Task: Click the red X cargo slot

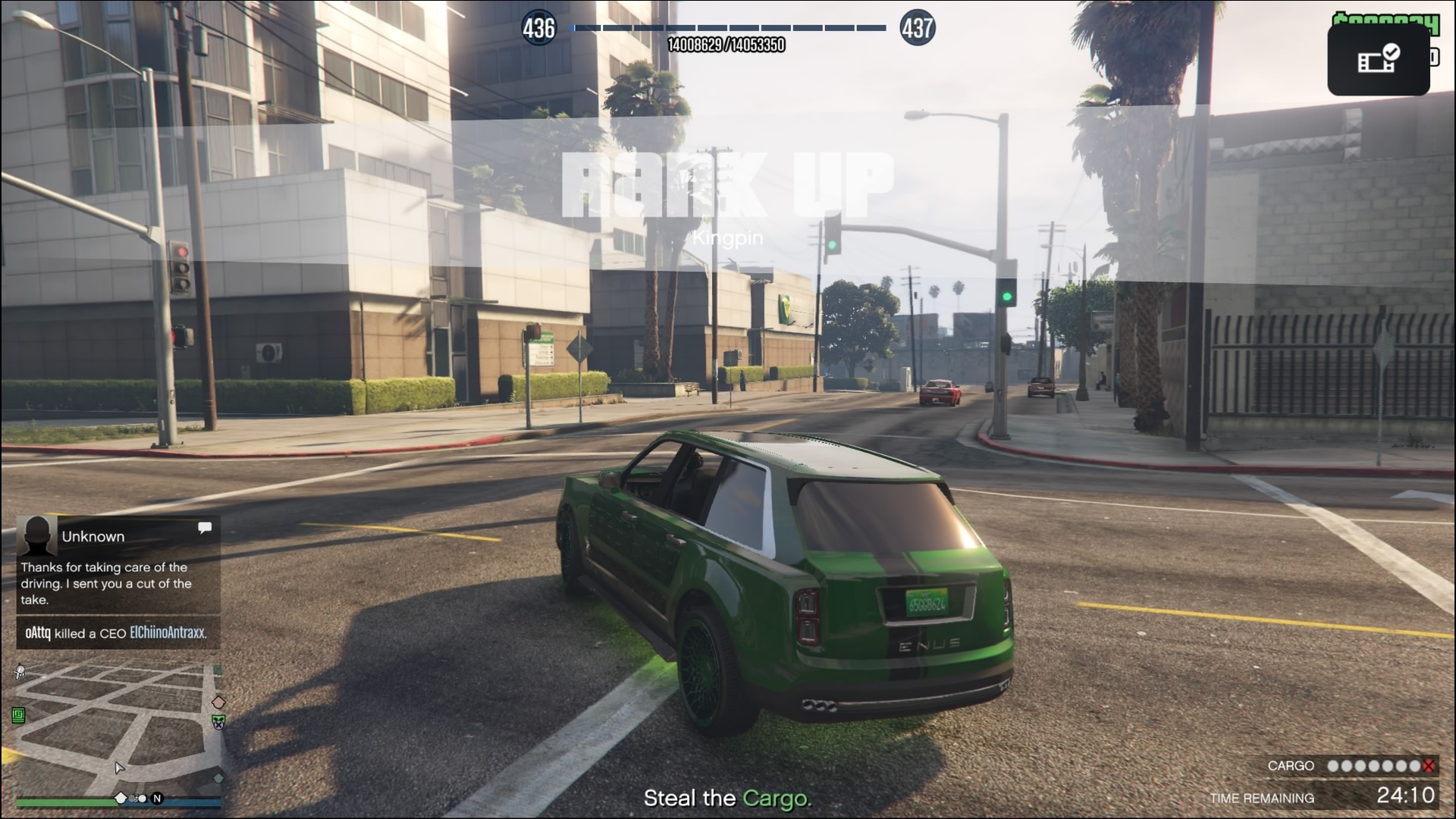Action: tap(1429, 766)
